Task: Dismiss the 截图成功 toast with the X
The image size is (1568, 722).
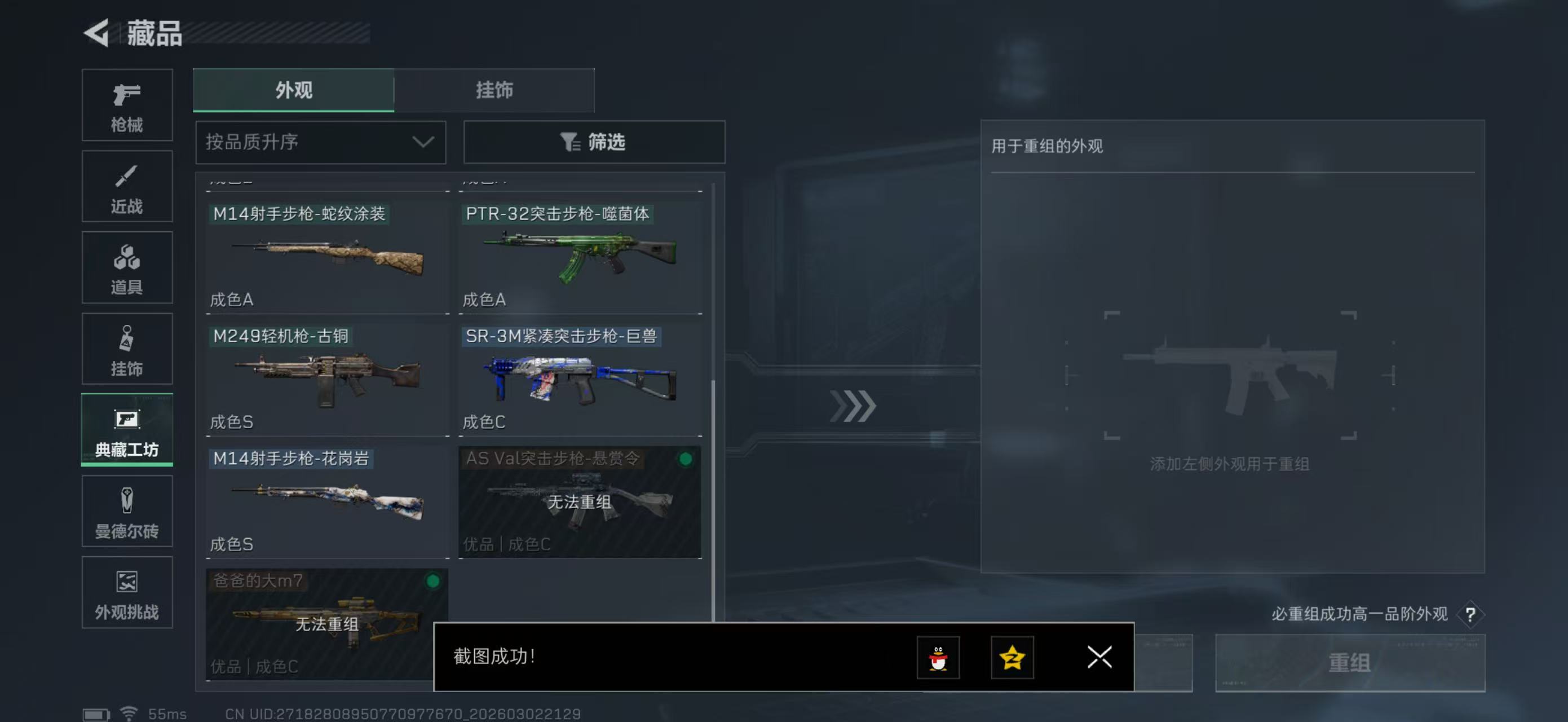Action: (x=1099, y=658)
